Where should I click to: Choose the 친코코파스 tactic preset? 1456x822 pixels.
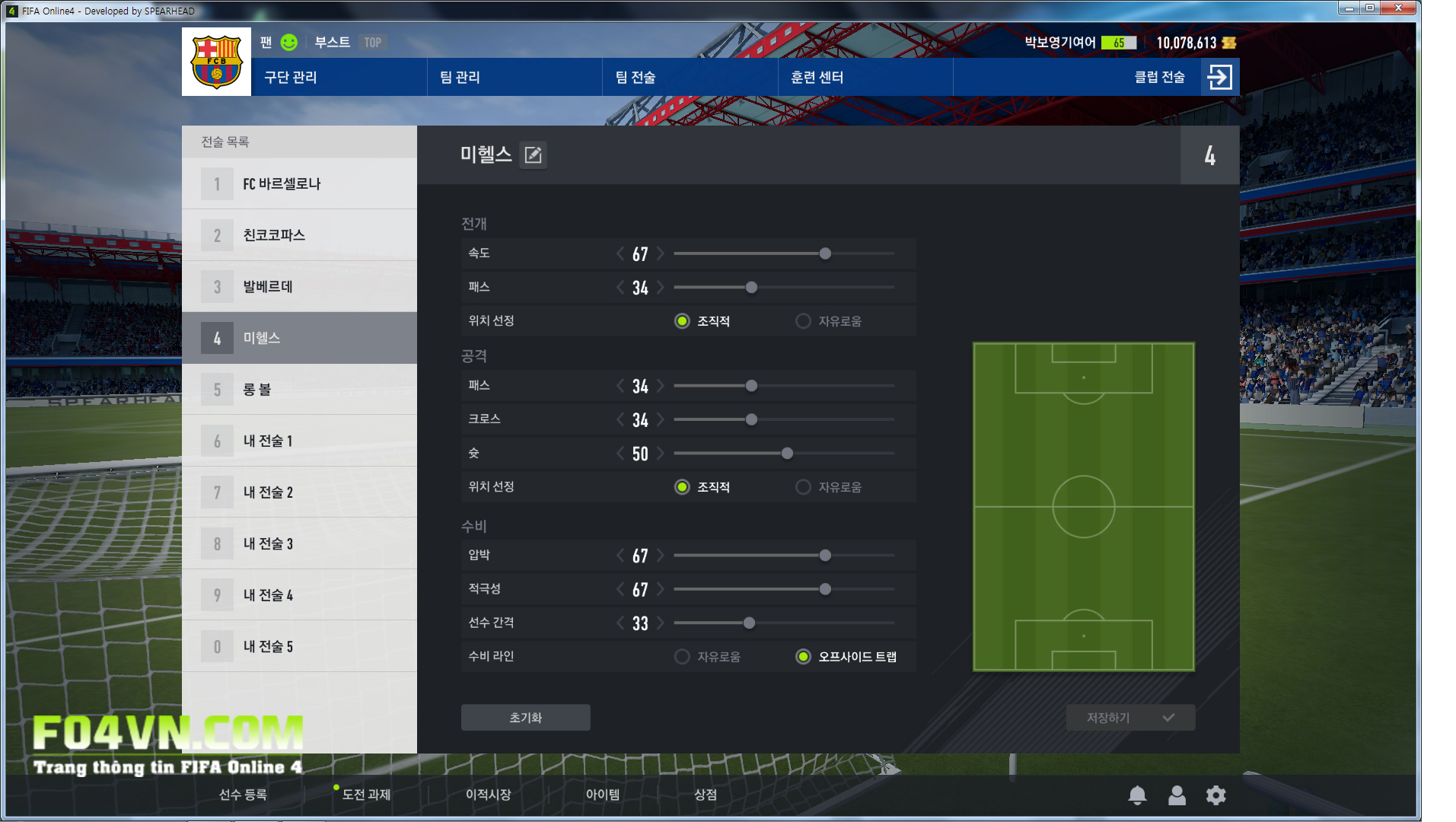tap(299, 235)
